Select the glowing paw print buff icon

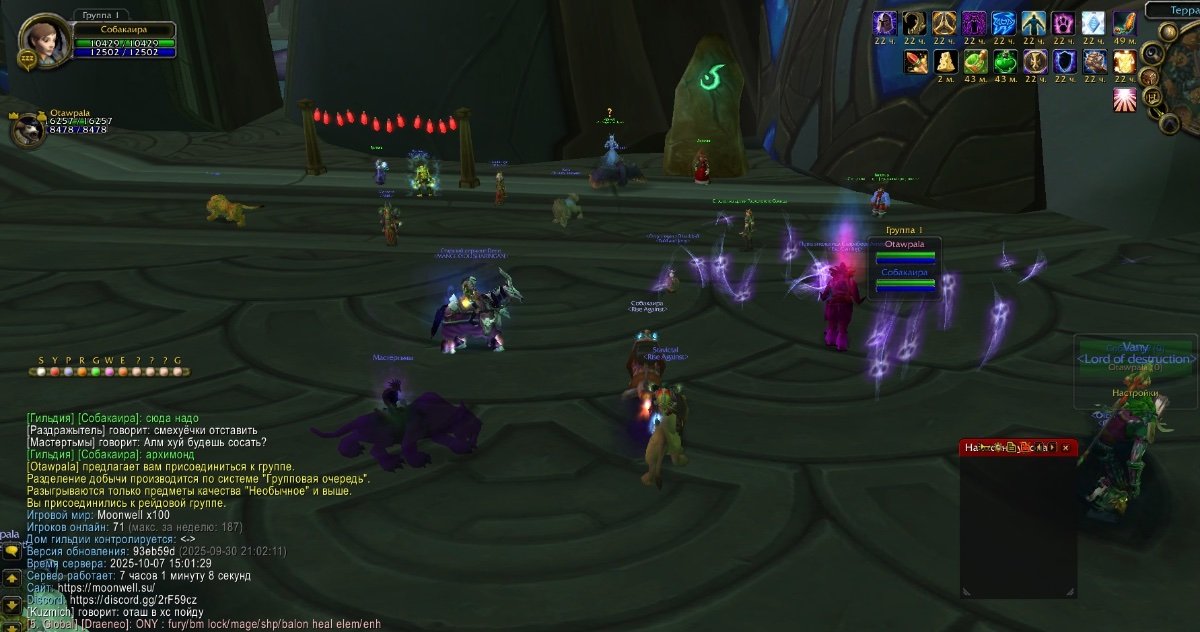point(1064,23)
